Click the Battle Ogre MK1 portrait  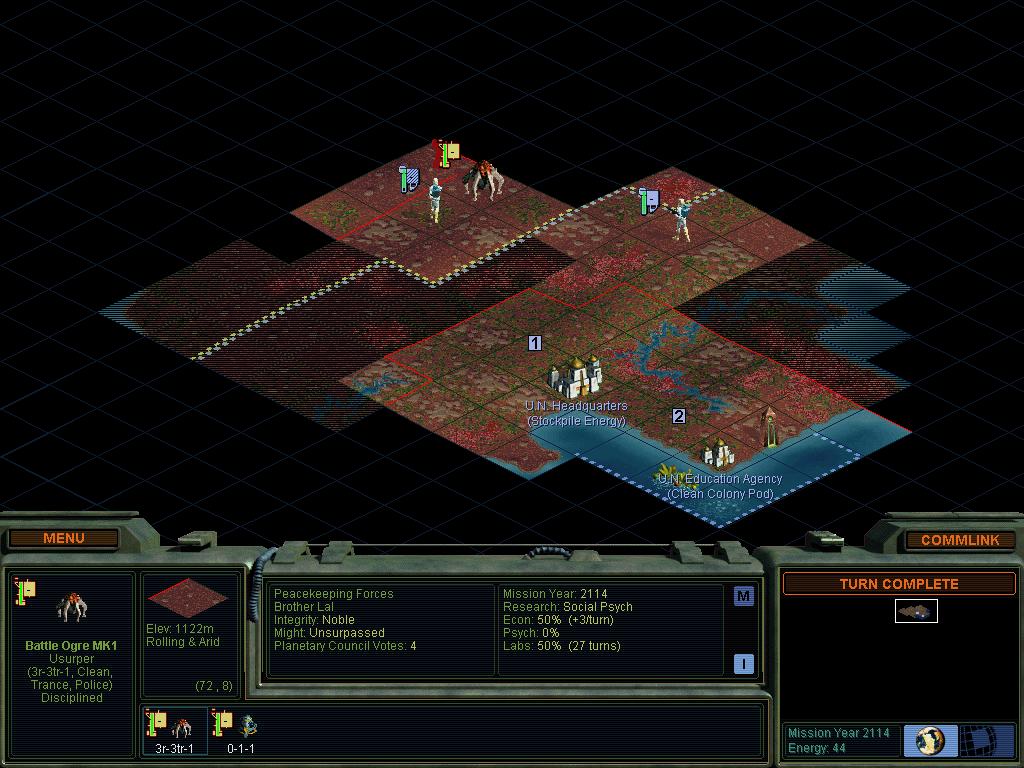pos(72,606)
